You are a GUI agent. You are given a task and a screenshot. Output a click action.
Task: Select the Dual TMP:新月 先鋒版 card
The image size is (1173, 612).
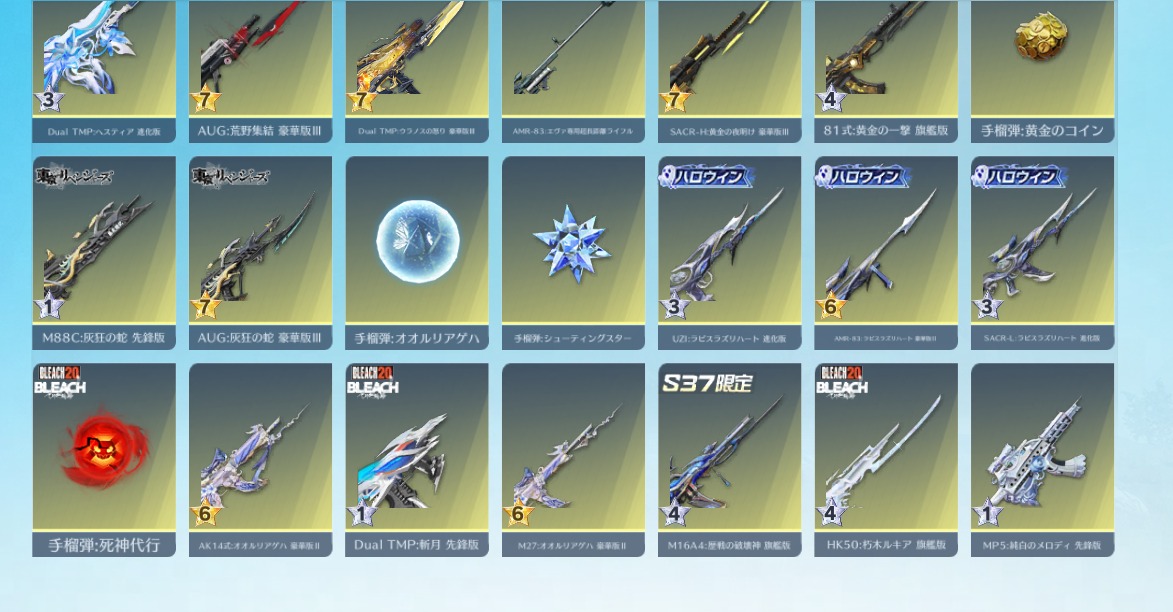(417, 457)
